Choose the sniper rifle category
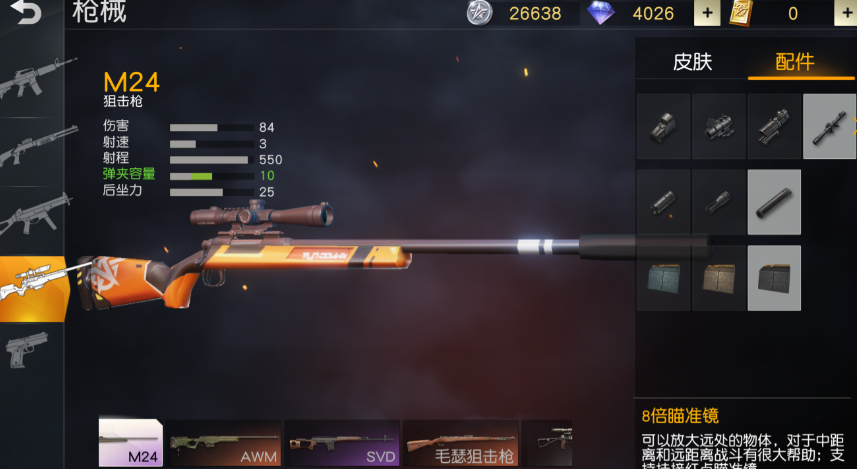Image resolution: width=857 pixels, height=469 pixels. click(x=32, y=284)
